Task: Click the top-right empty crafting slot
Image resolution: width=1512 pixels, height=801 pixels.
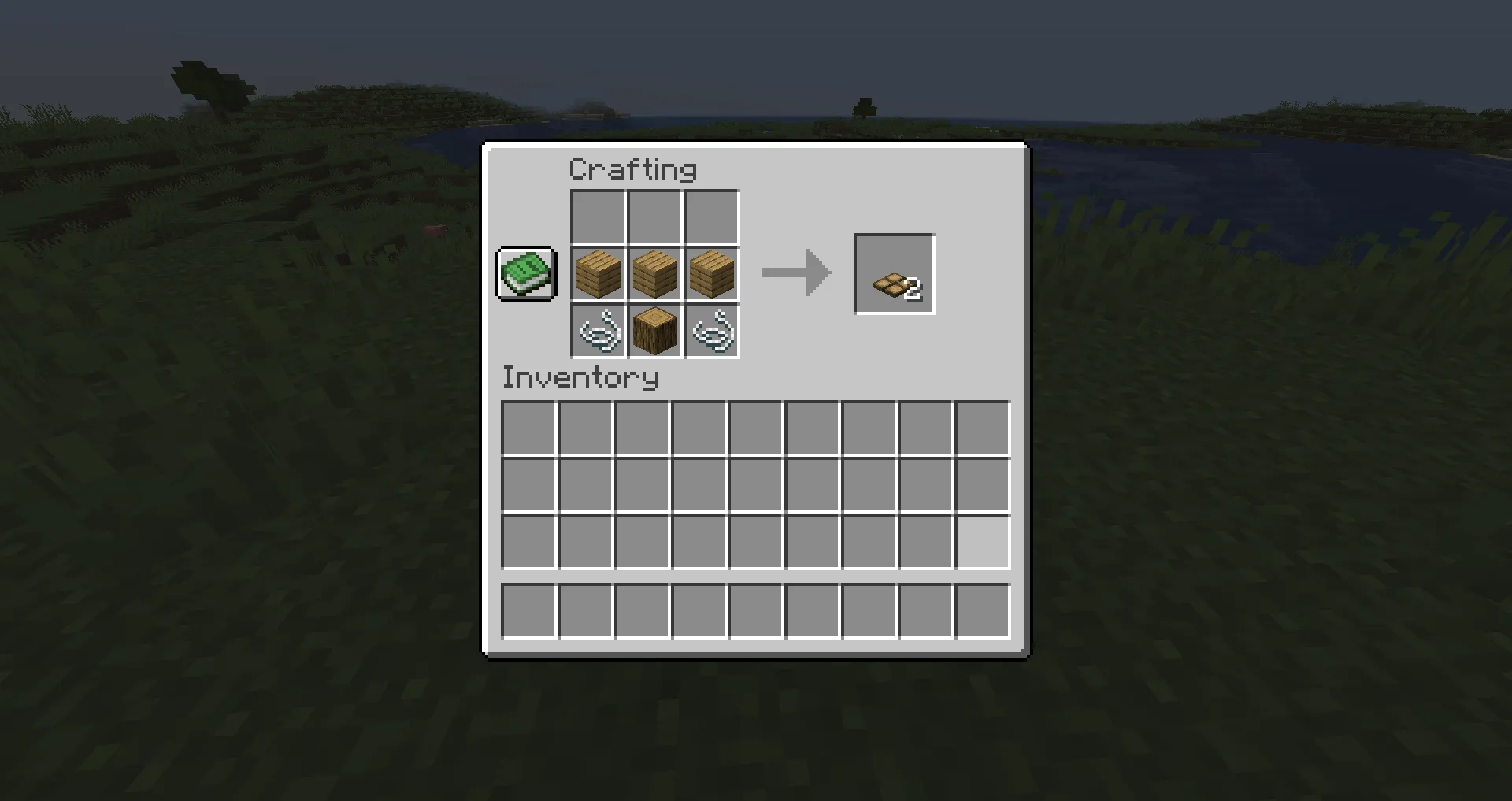Action: point(712,216)
